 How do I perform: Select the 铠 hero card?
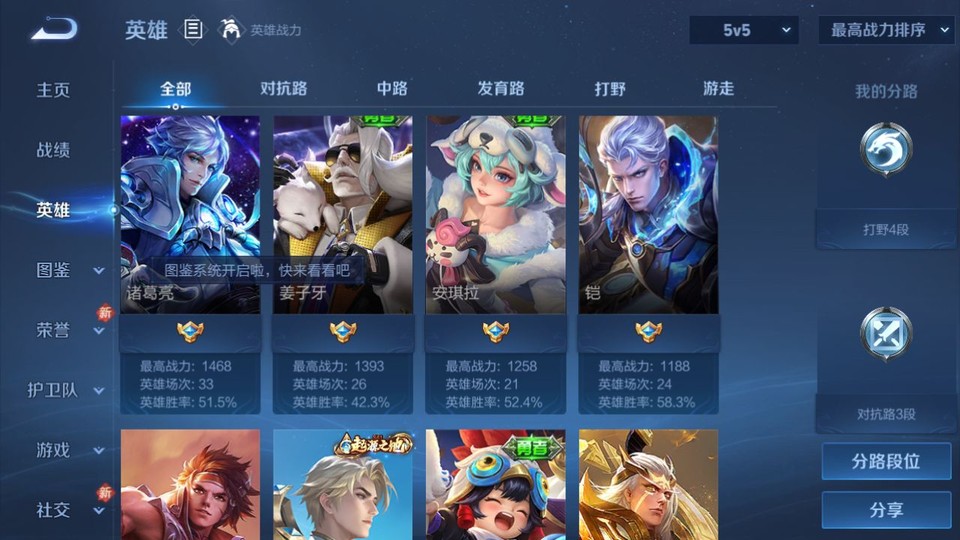coord(648,214)
